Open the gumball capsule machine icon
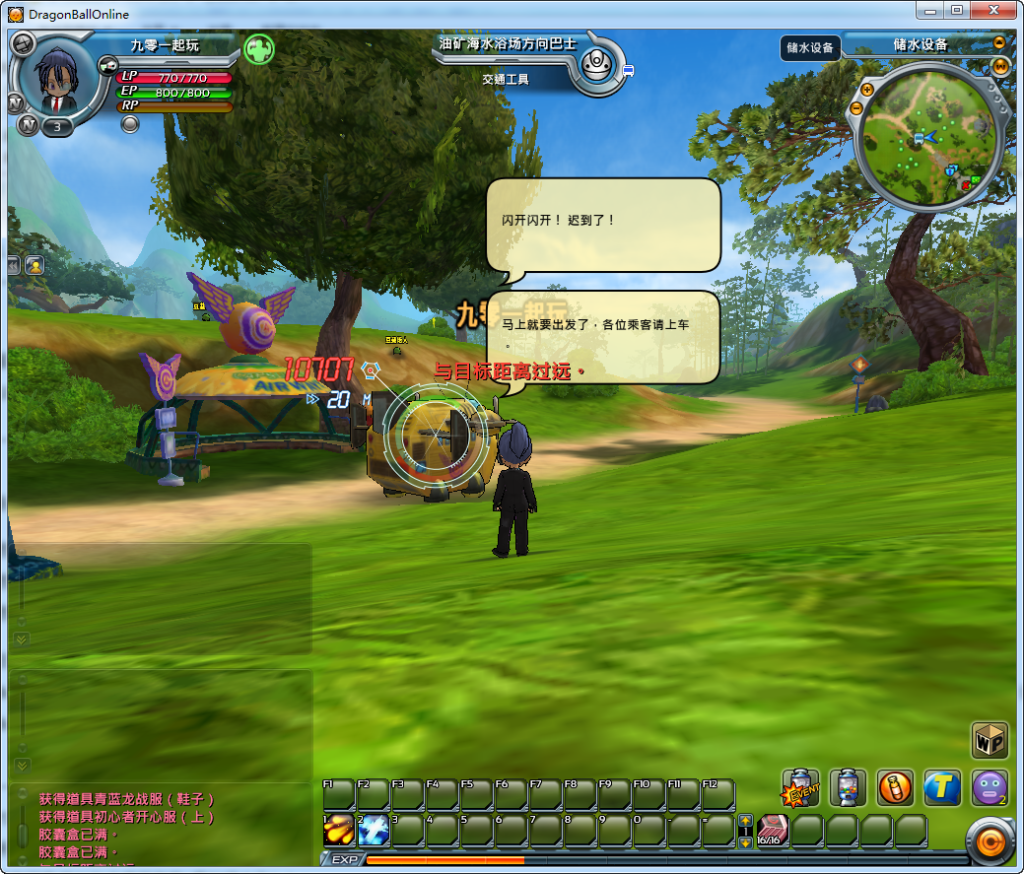The image size is (1024, 874). tap(848, 788)
